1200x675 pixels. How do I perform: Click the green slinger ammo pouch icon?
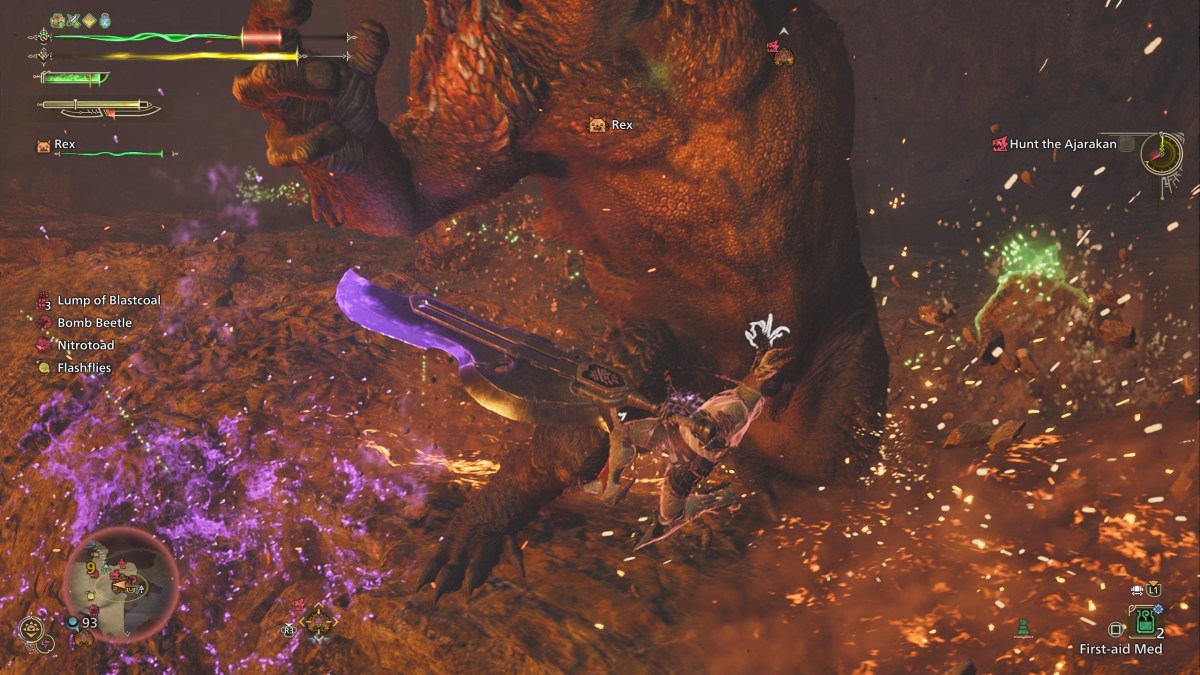1021,628
